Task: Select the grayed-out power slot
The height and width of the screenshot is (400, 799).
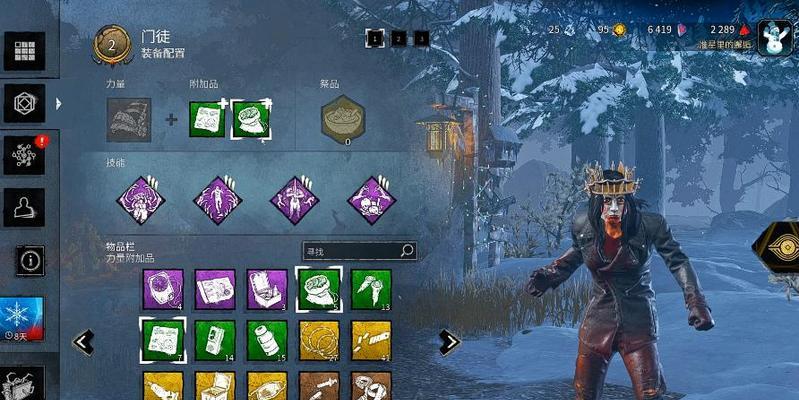Action: coord(129,119)
